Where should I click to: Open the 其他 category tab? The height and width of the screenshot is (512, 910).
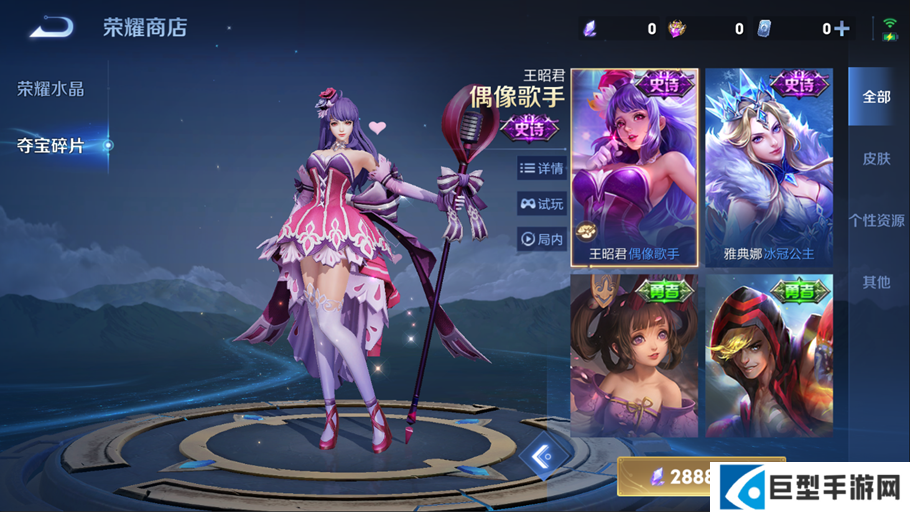click(x=876, y=283)
